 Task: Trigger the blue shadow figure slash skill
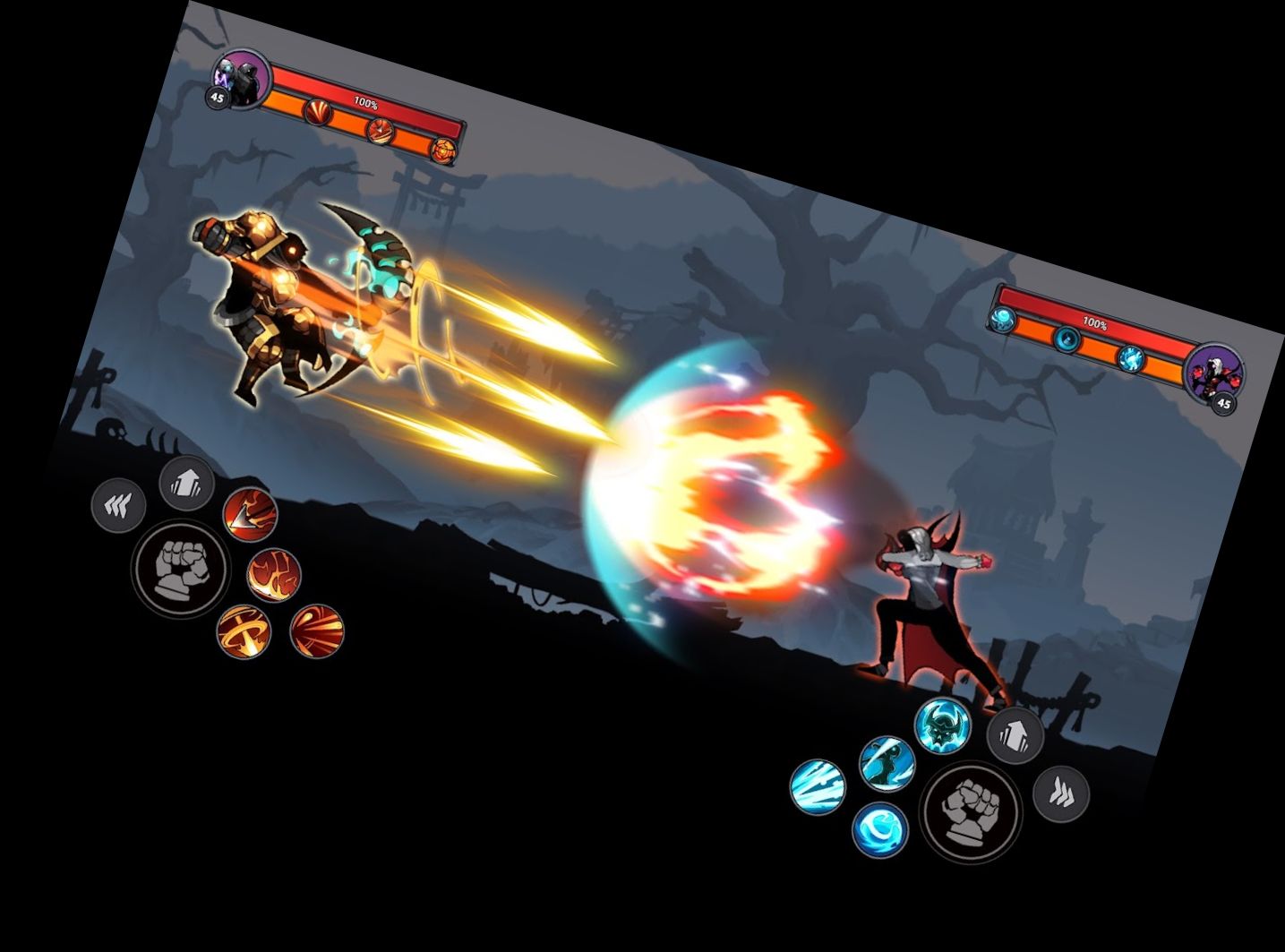[887, 763]
